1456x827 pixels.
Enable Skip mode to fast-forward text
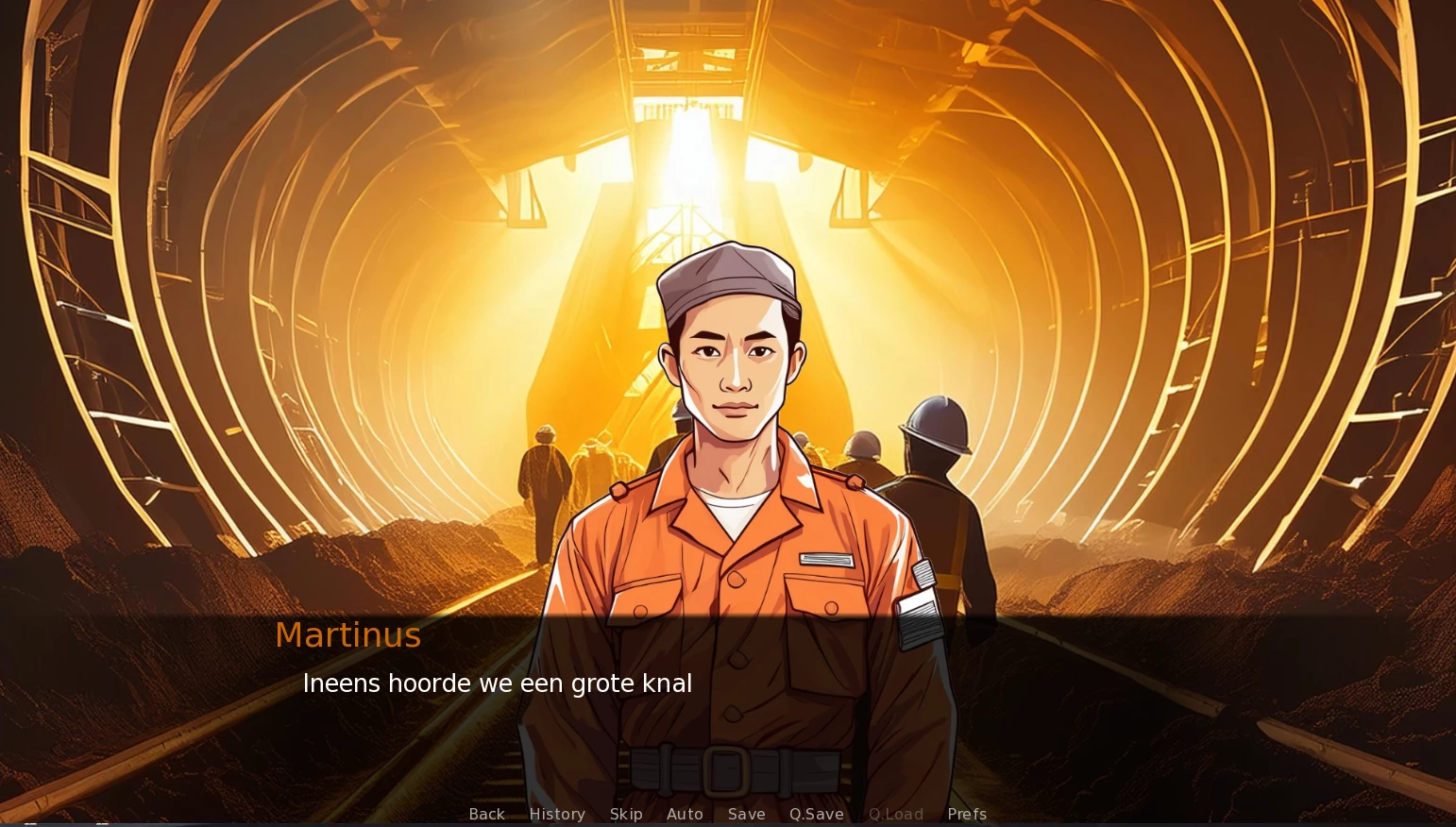coord(626,814)
